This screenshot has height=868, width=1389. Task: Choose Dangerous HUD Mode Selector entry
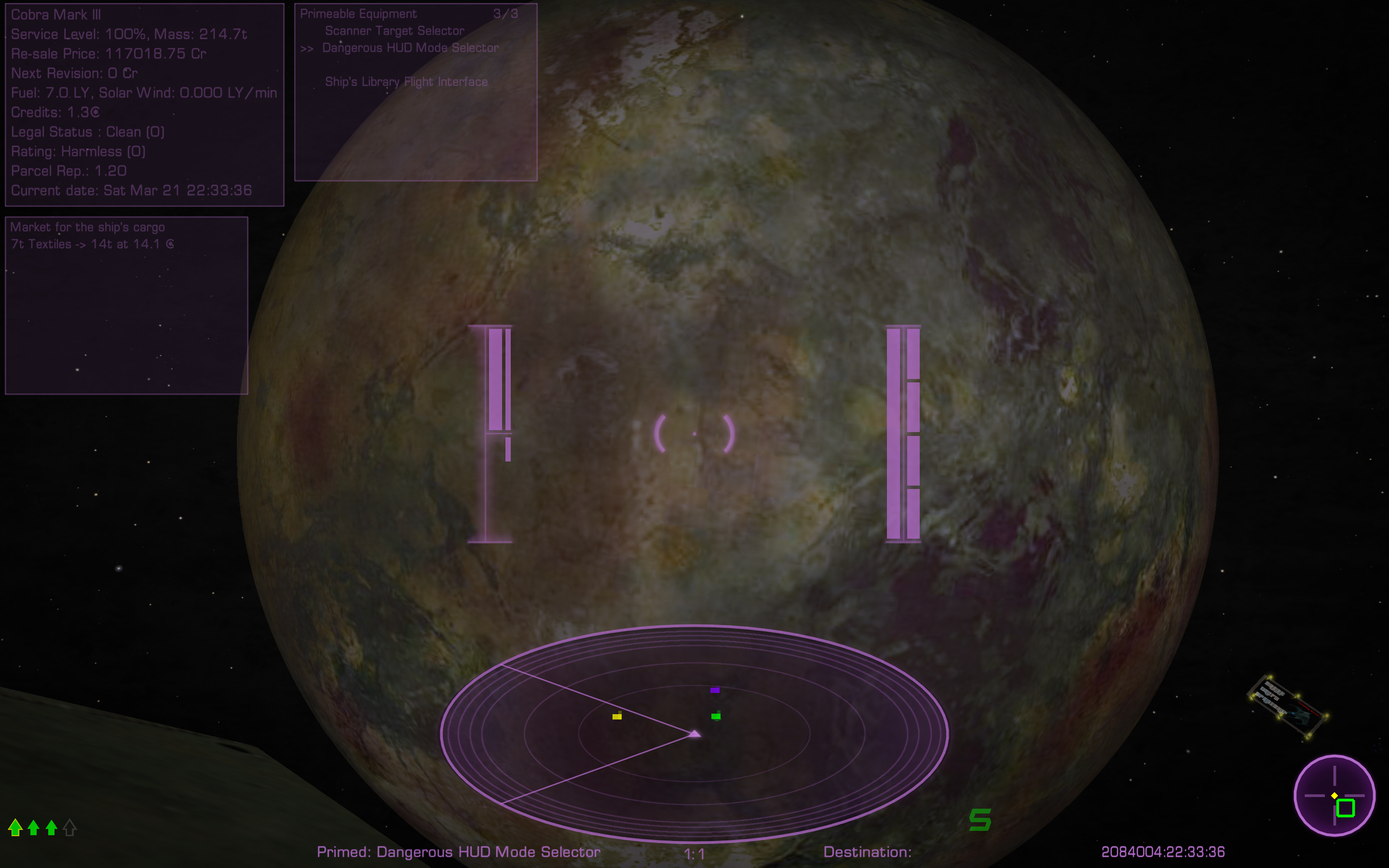click(410, 48)
